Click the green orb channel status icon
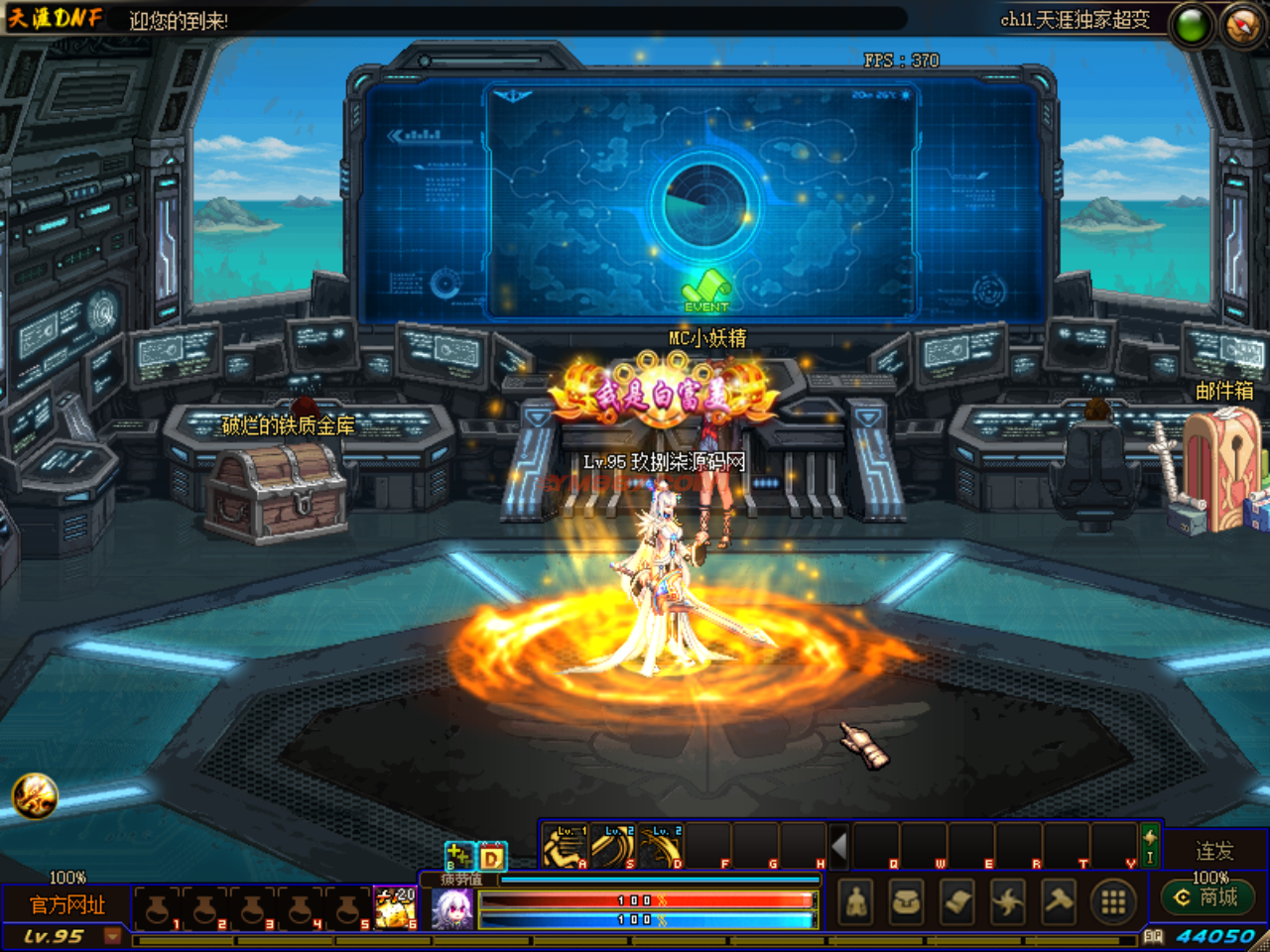Image resolution: width=1270 pixels, height=952 pixels. 1192,25
